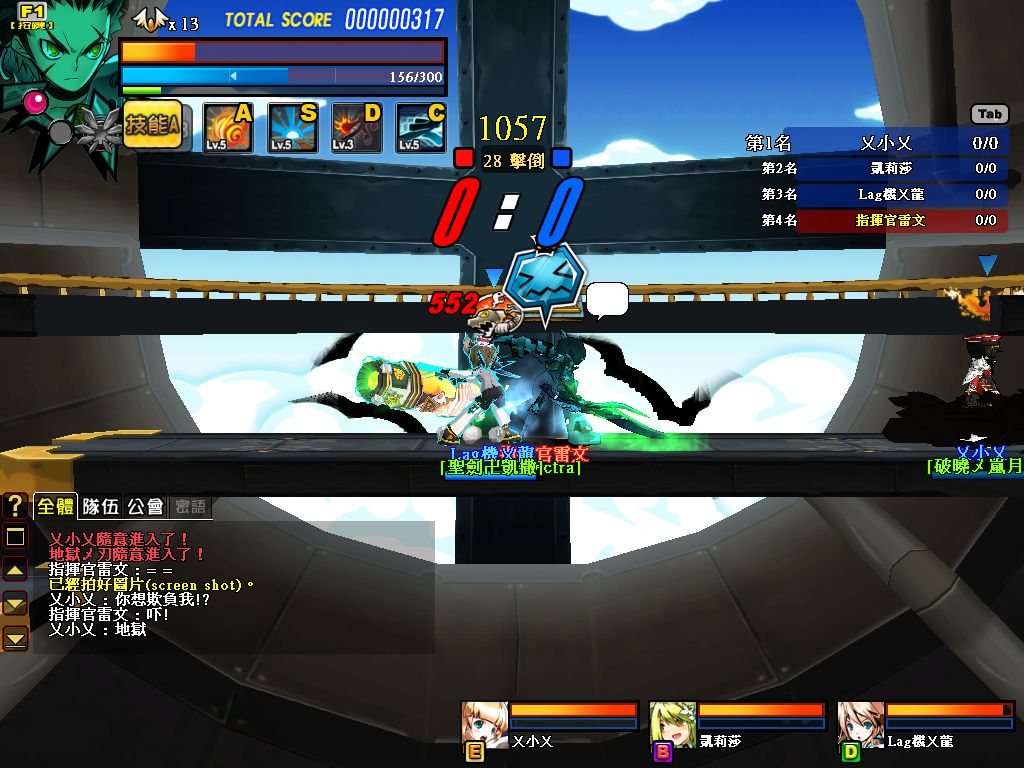Select the 凱莉莎 party member portrait
Image resolution: width=1024 pixels, height=768 pixels.
pyautogui.click(x=673, y=724)
